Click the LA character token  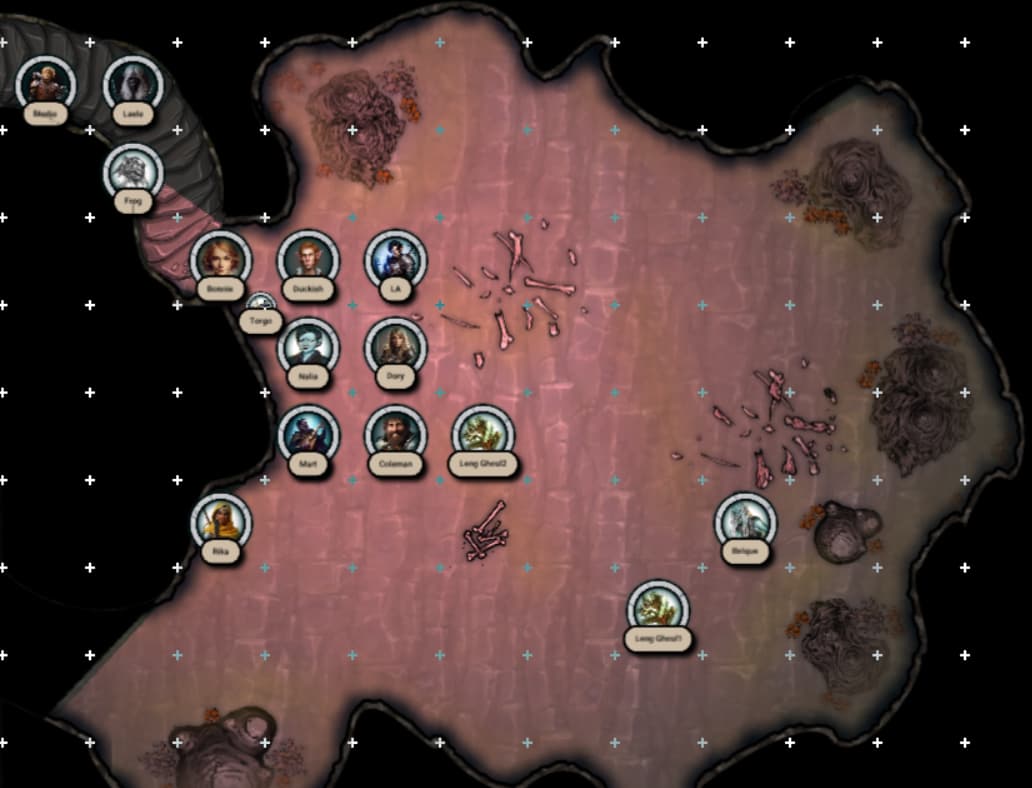(395, 259)
